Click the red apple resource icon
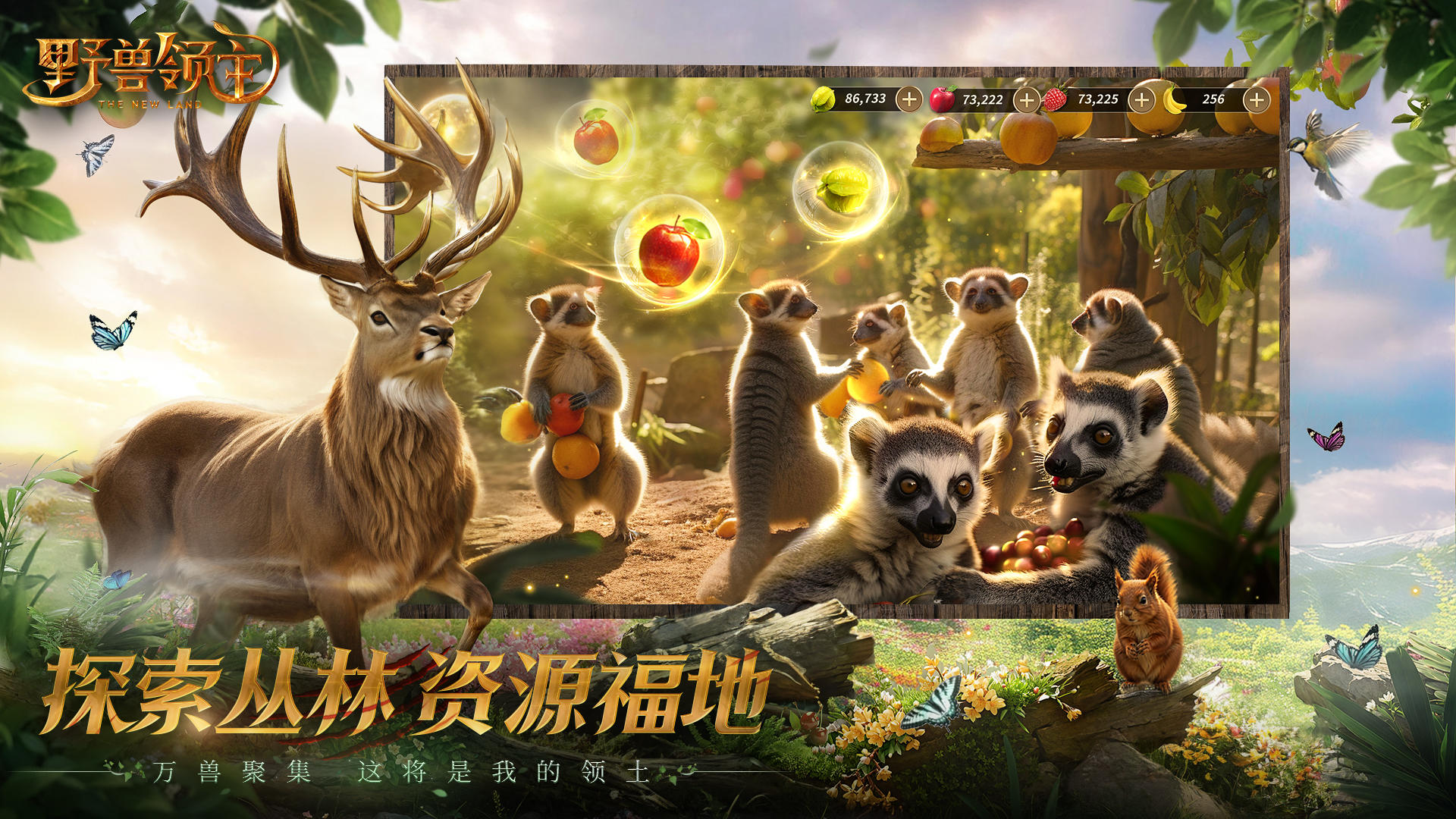 point(941,99)
